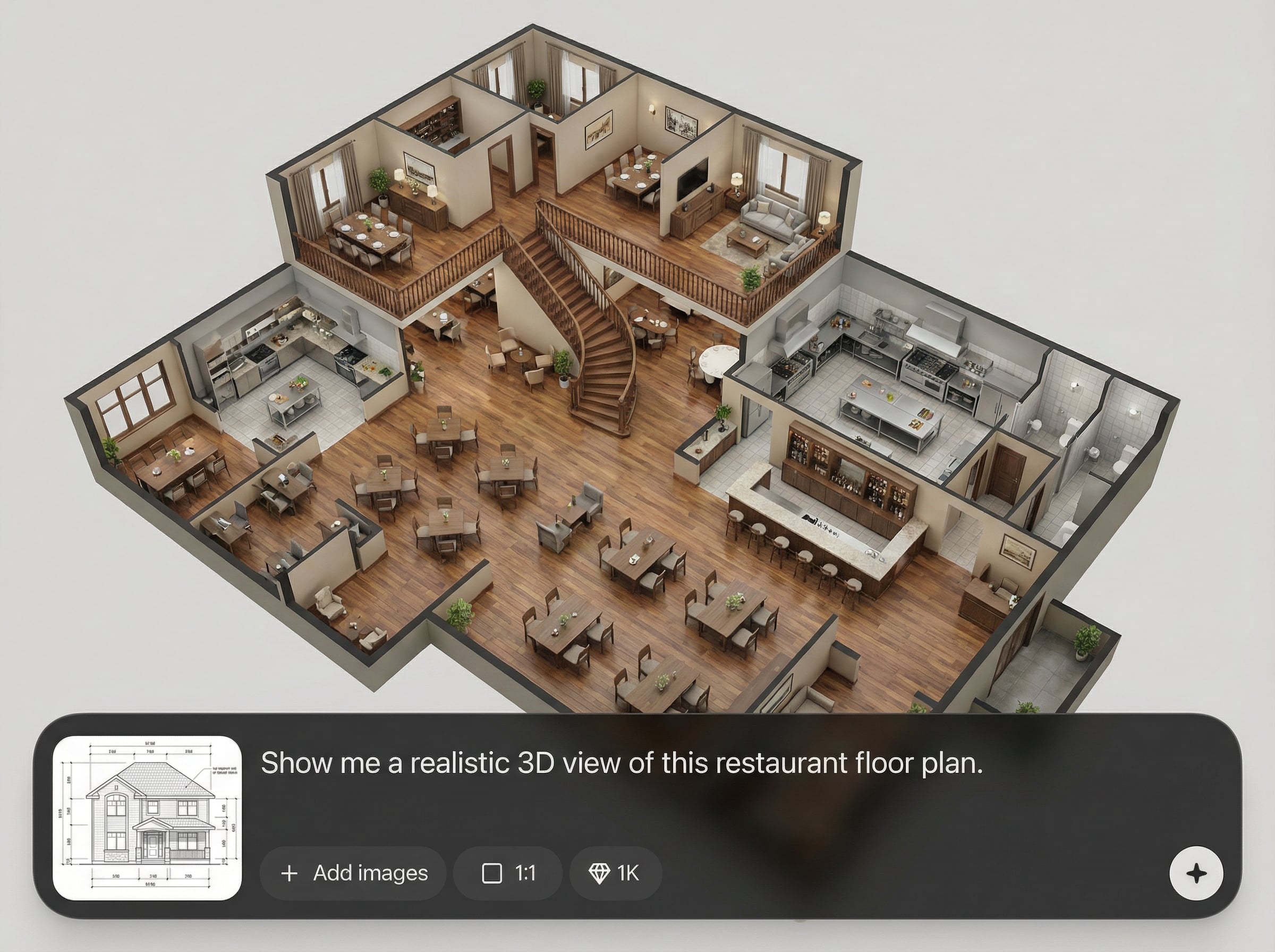Image resolution: width=1275 pixels, height=952 pixels.
Task: Select the attached house blueprint thumbnail
Action: (x=147, y=817)
